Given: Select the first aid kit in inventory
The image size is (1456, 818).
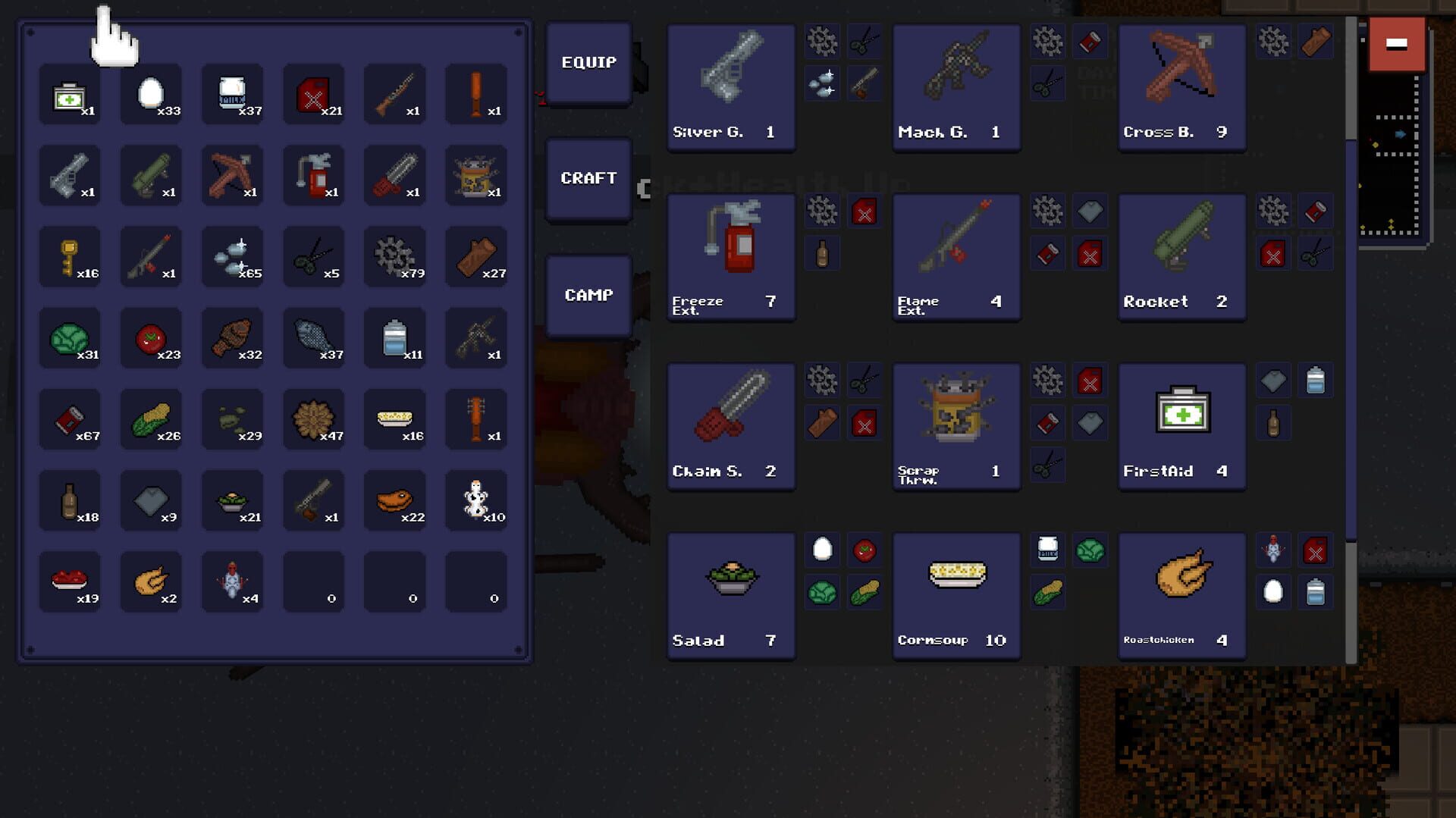Looking at the screenshot, I should click(70, 94).
